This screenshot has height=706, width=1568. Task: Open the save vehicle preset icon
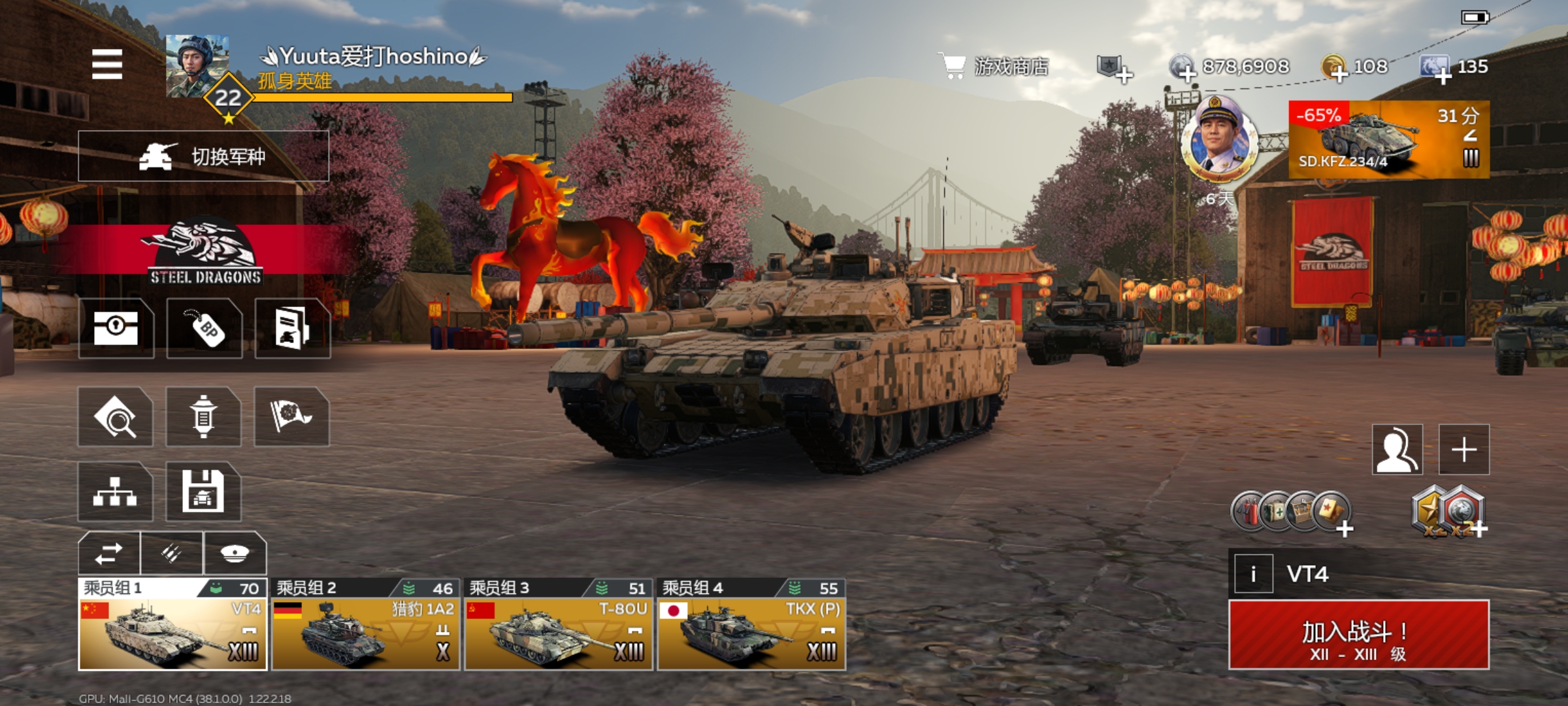(x=203, y=492)
